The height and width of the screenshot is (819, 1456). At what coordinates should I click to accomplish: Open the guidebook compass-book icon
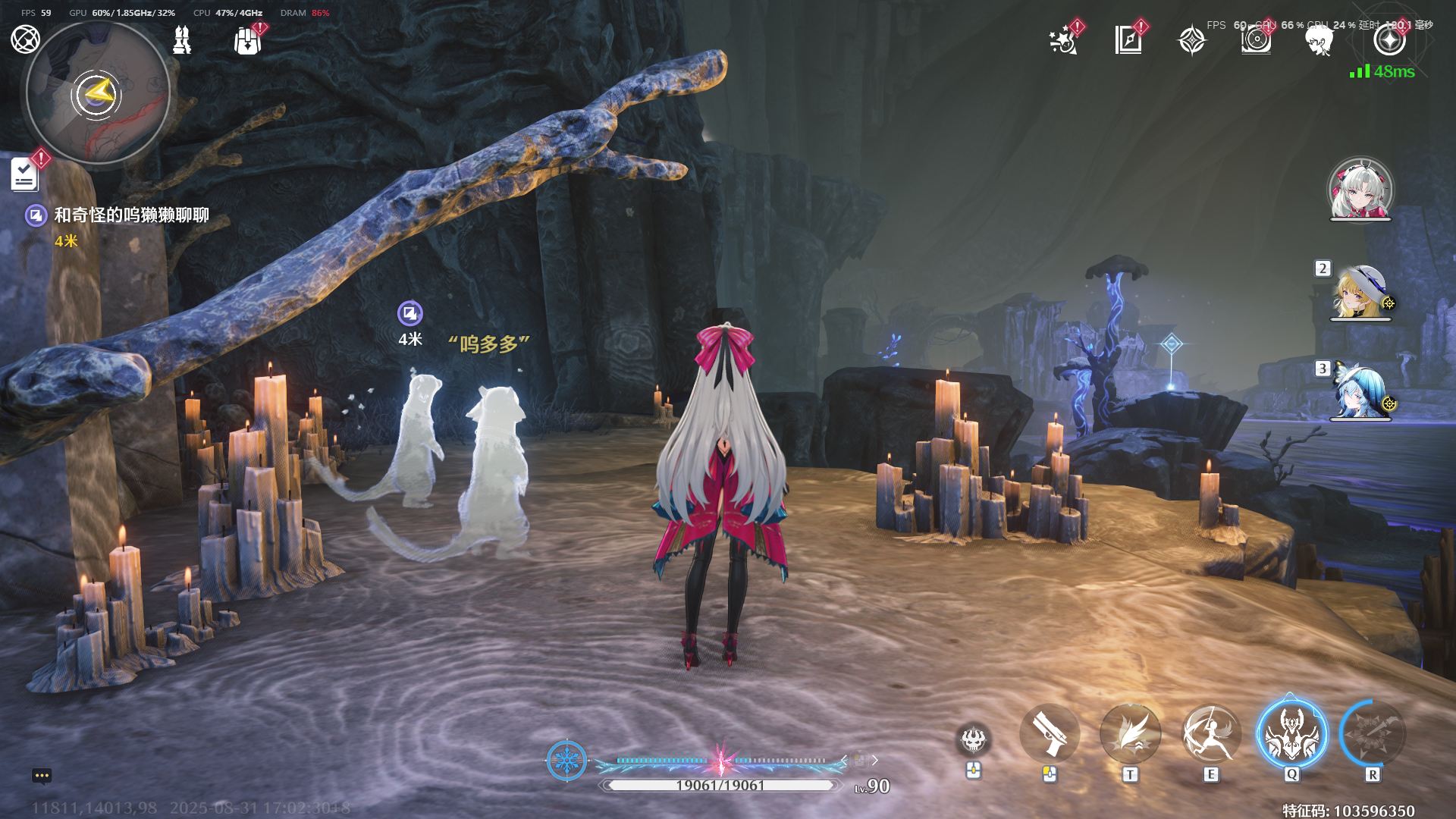point(1128,40)
